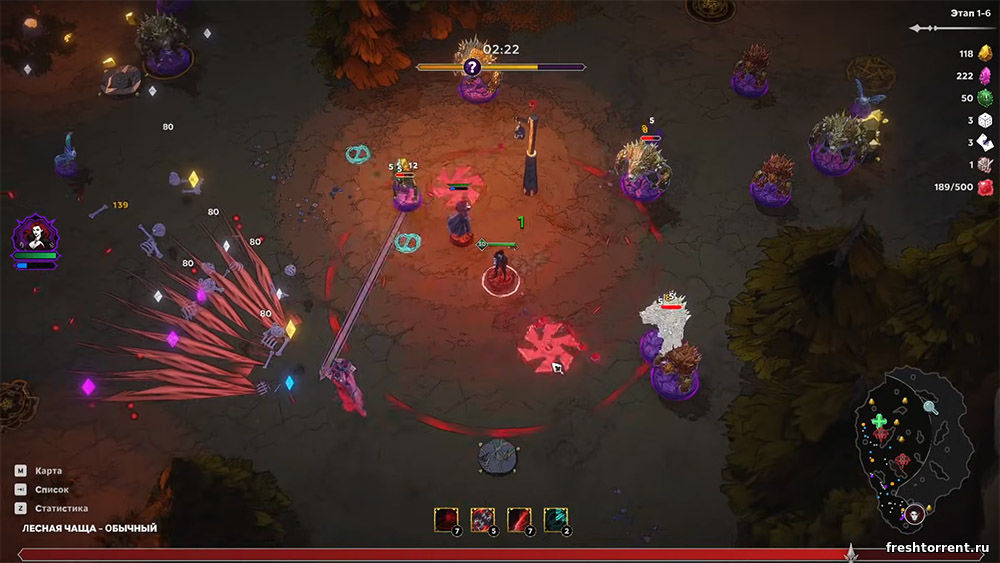Click the green cross marker on minimap
Viewport: 1000px width, 563px height.
point(879,421)
